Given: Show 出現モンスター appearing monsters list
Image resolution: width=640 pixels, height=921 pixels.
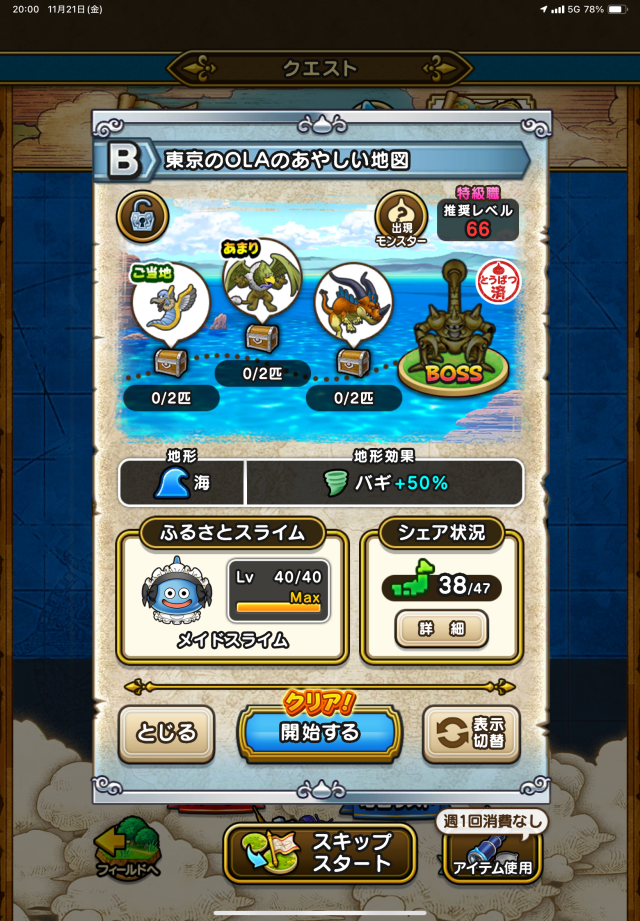Looking at the screenshot, I should (401, 220).
